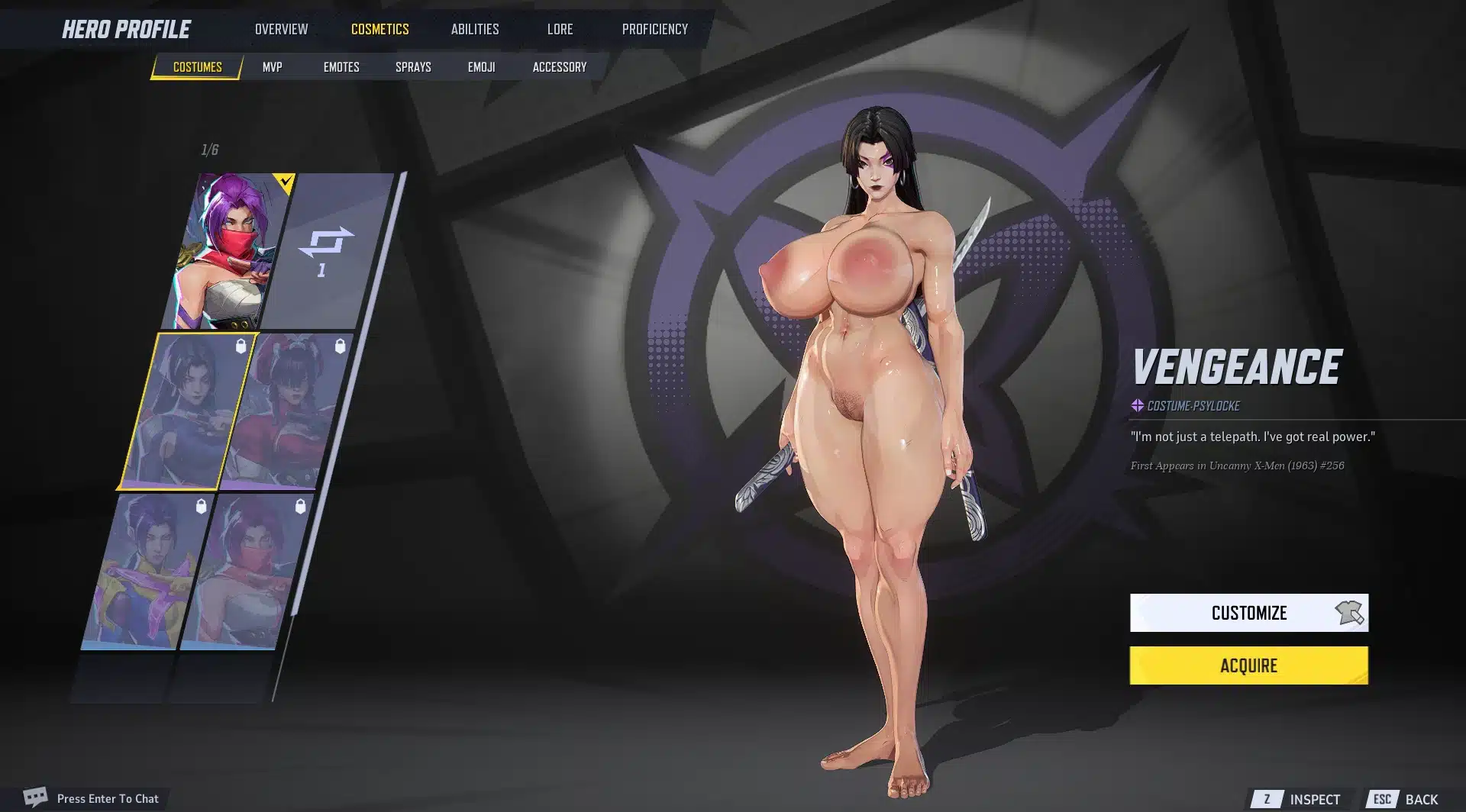Open the Overview tab

coord(281,29)
